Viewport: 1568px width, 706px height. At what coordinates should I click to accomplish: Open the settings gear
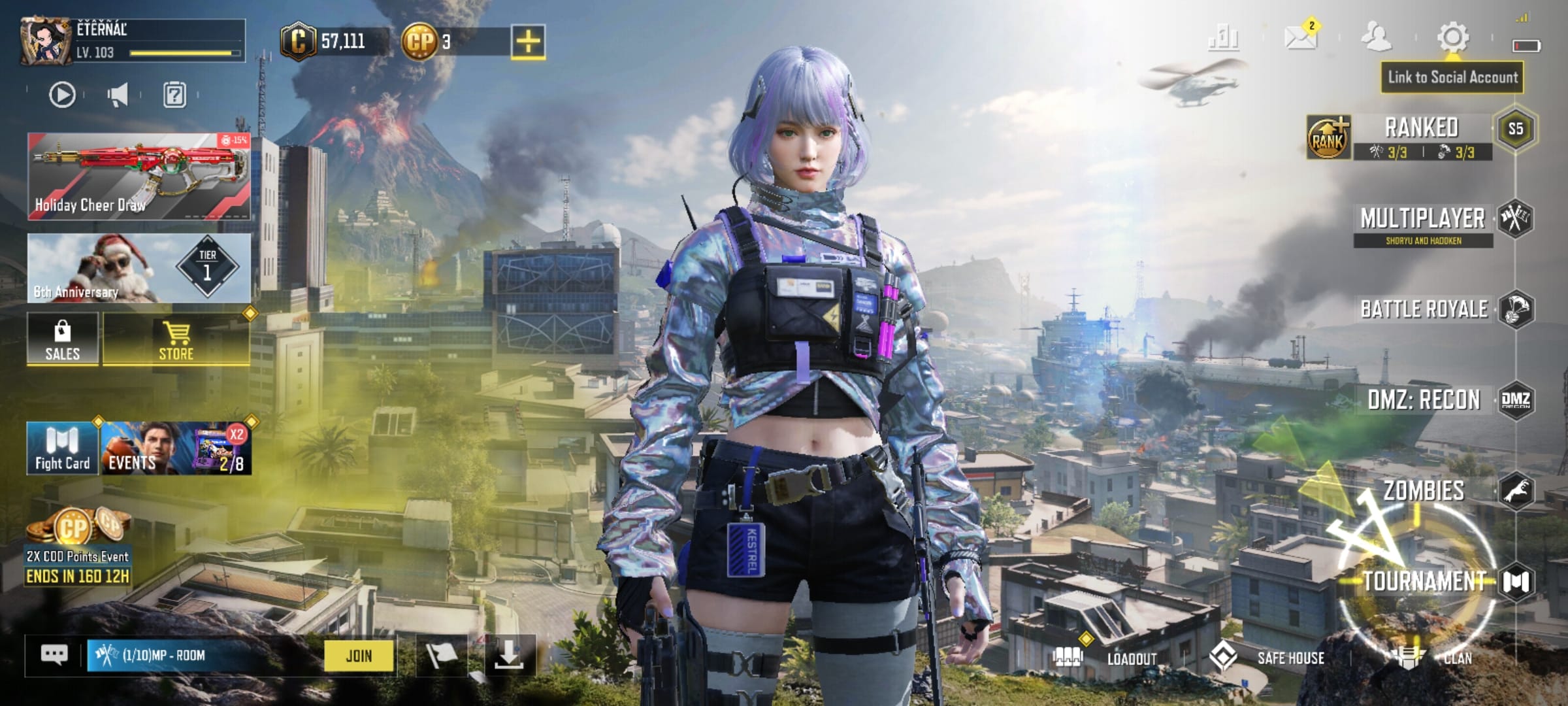pyautogui.click(x=1453, y=37)
